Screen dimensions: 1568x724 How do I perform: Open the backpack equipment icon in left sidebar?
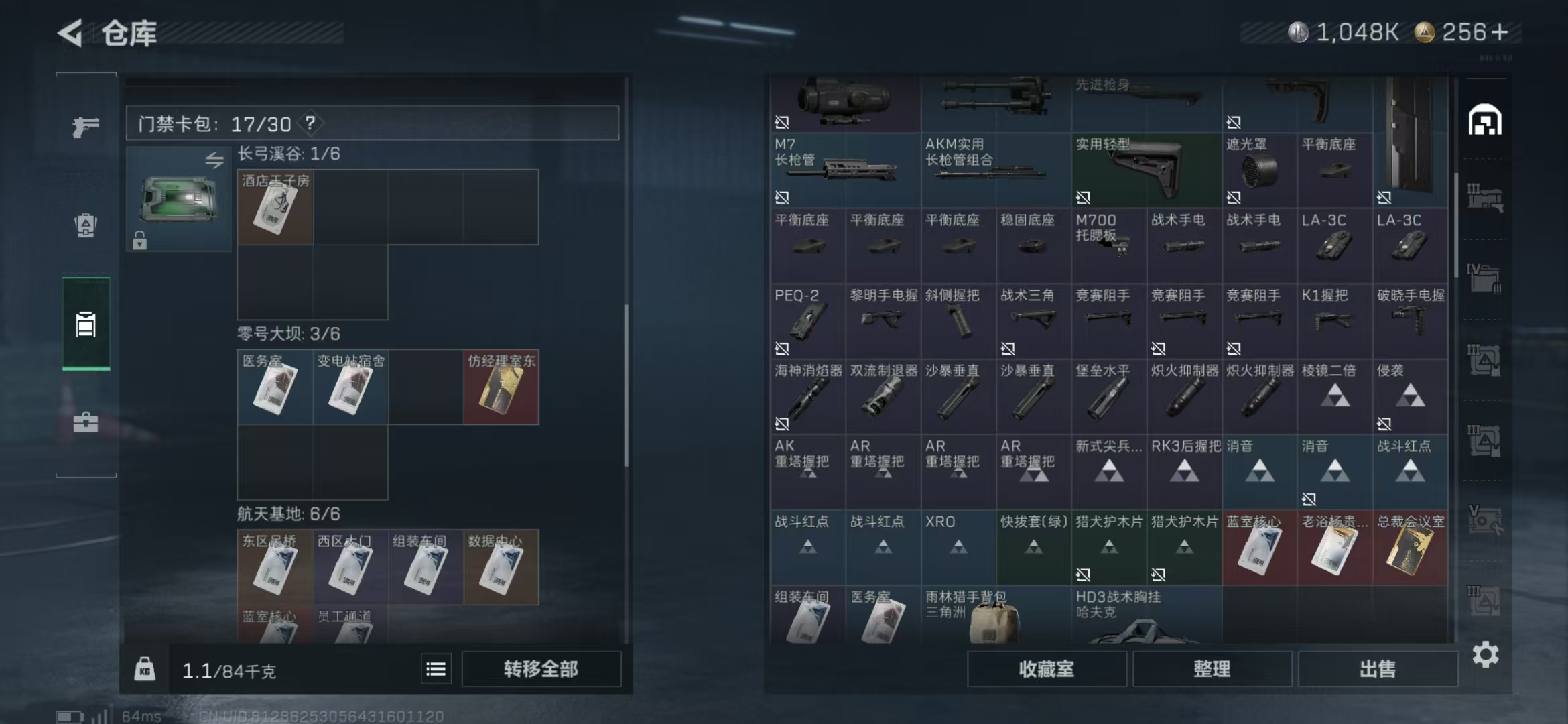tap(86, 225)
